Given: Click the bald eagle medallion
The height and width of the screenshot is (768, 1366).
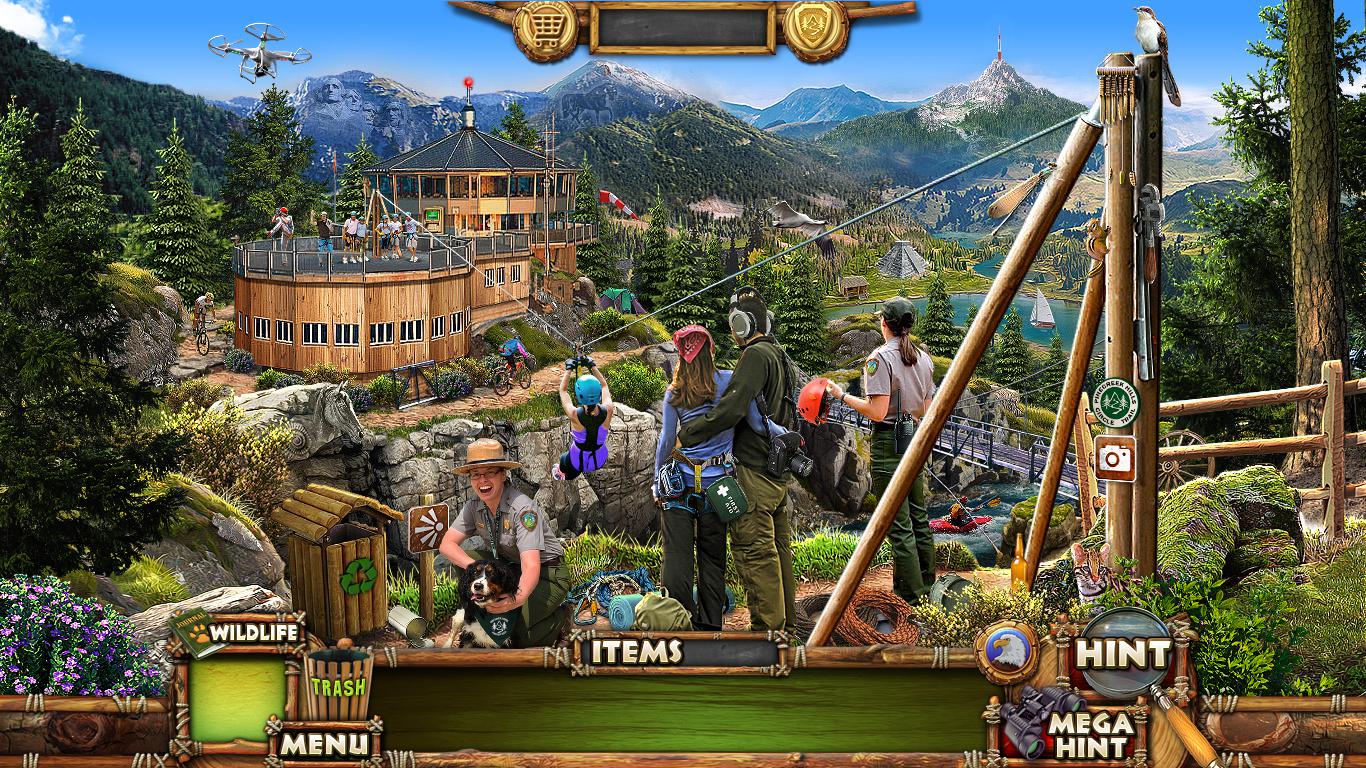Looking at the screenshot, I should coord(1005,652).
